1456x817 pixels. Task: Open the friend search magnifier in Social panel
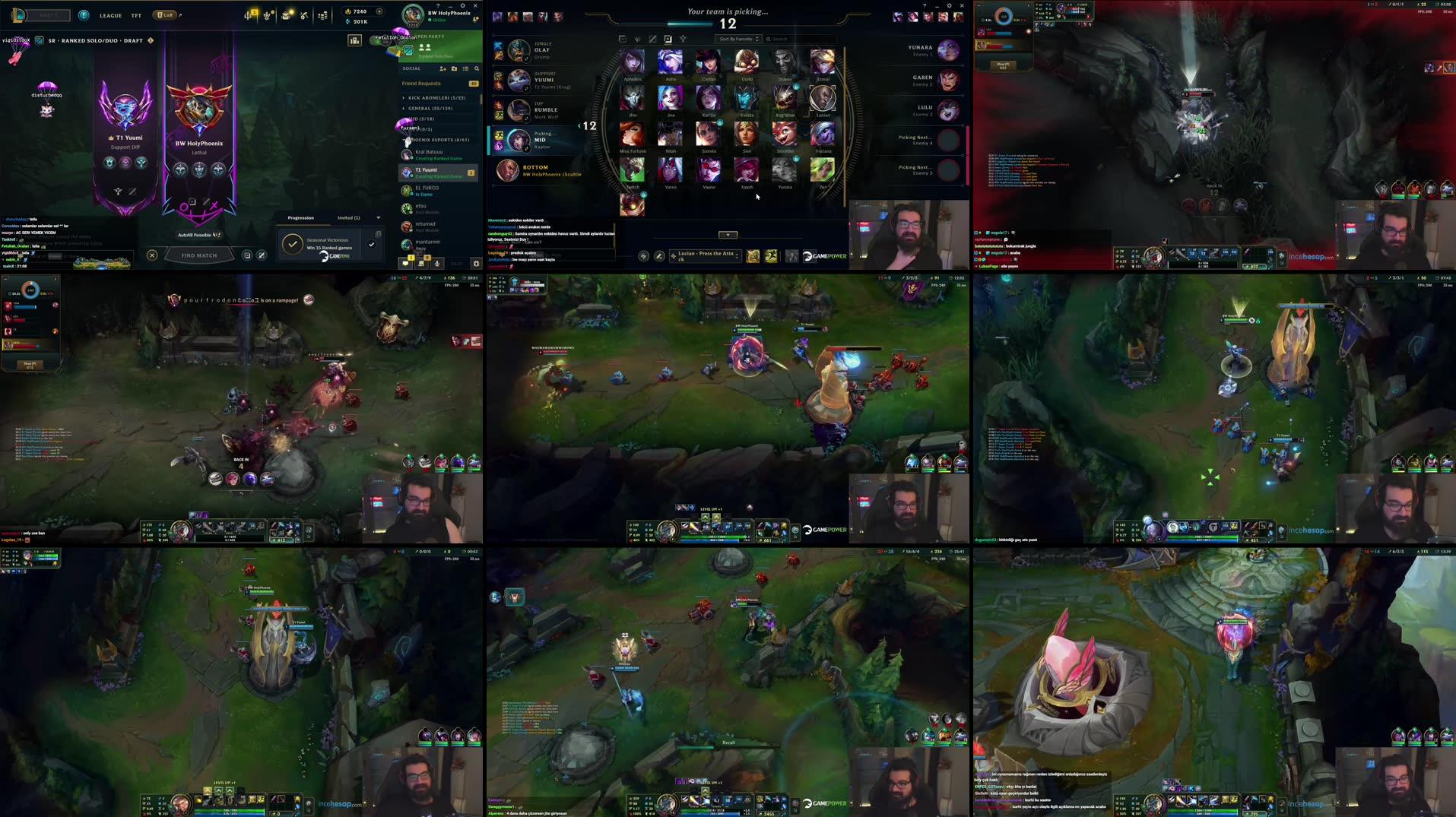pos(477,69)
